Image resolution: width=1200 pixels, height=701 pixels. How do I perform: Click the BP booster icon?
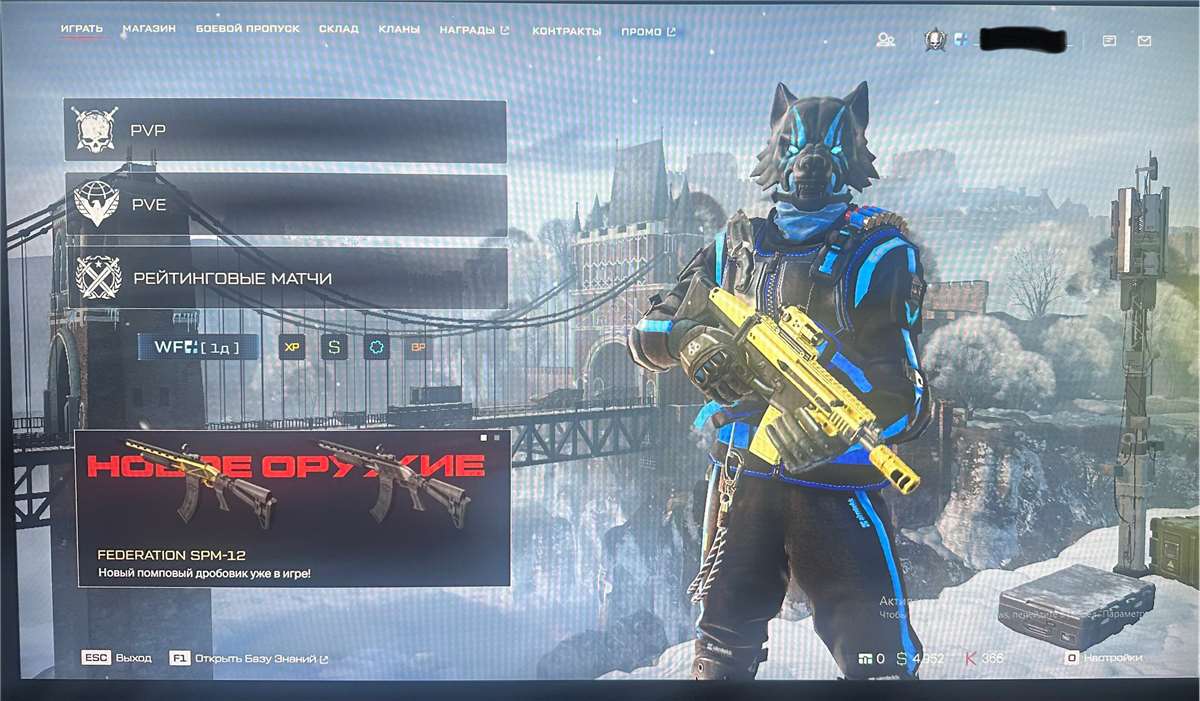pyautogui.click(x=419, y=348)
